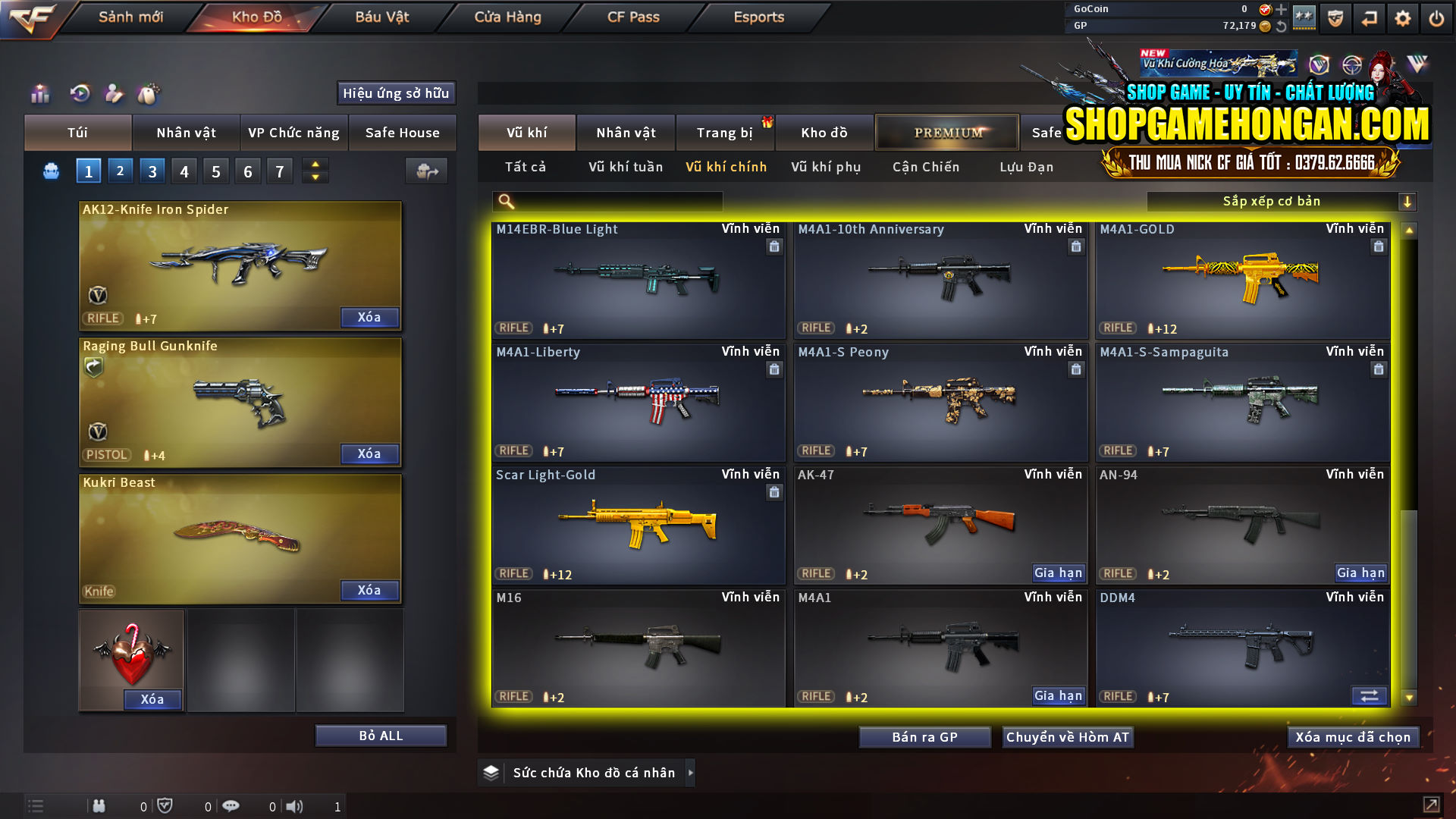Toggle bag slot 2 in the inventory

(x=120, y=171)
